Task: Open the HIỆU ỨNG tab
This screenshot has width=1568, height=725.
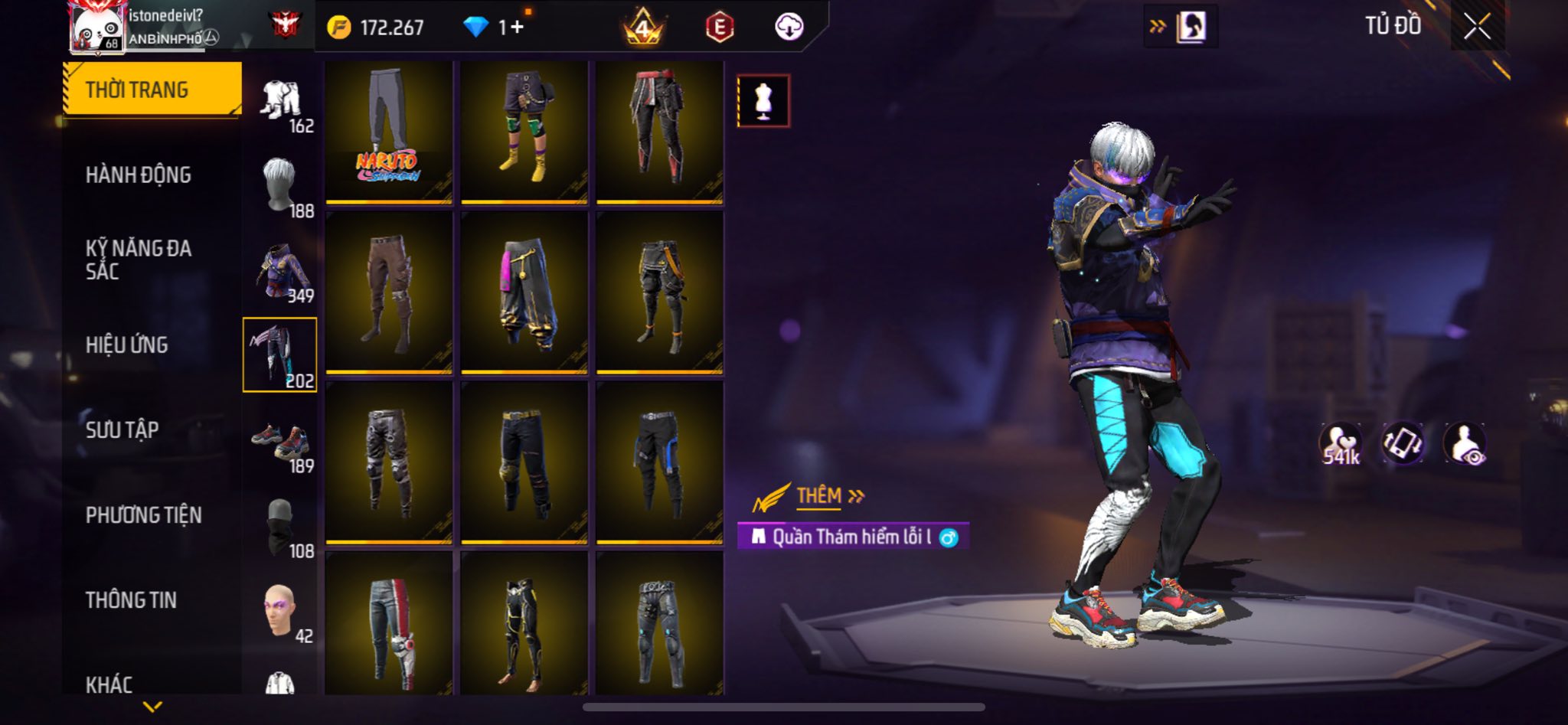Action: click(126, 345)
